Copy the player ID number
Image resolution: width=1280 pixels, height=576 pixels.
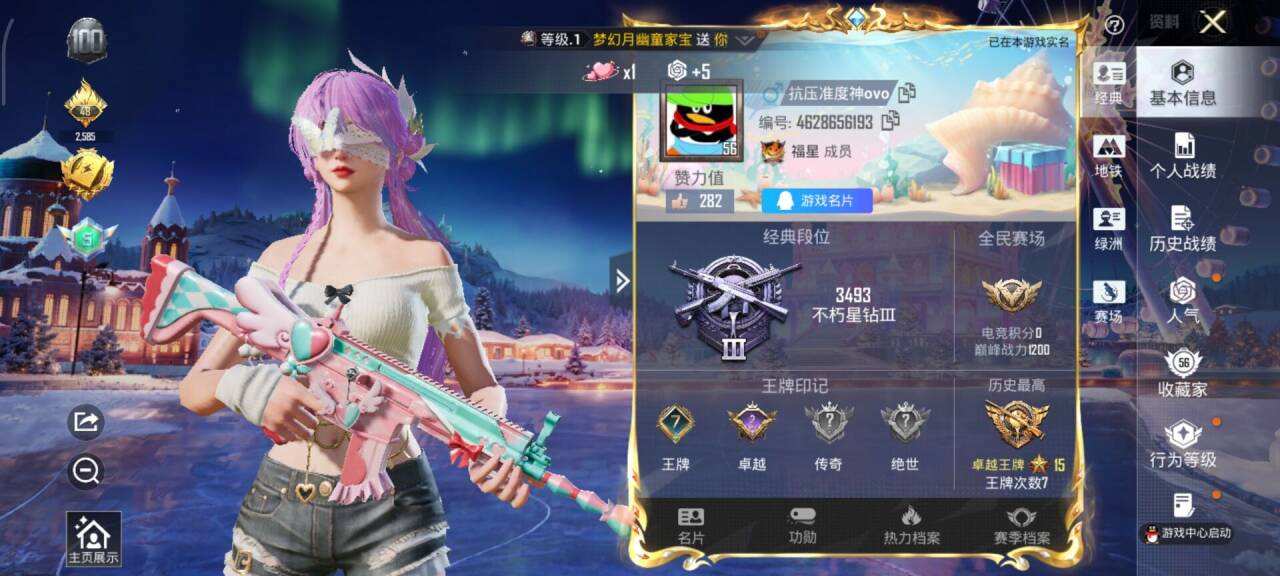click(x=889, y=121)
